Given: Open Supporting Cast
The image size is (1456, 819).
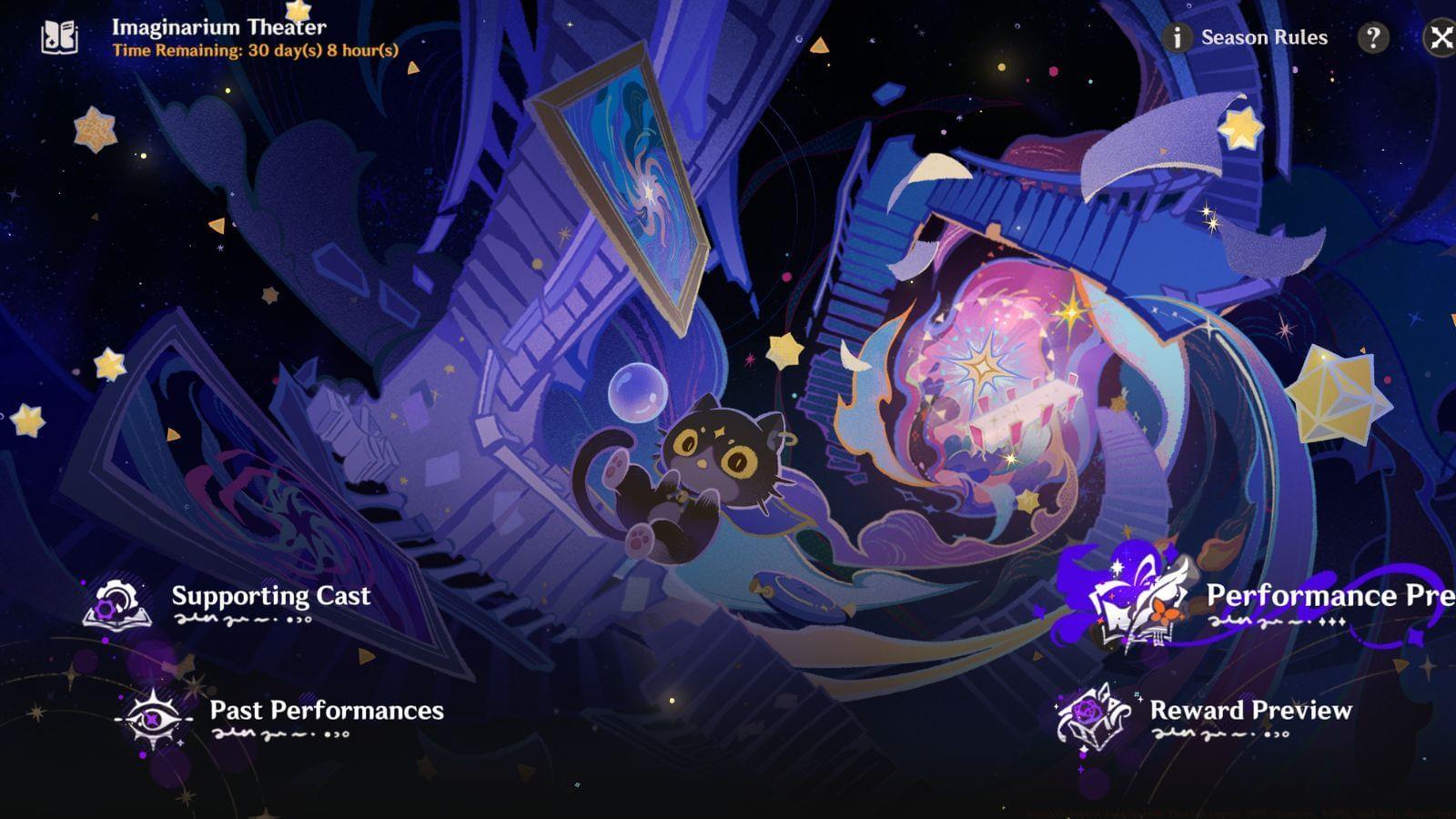Looking at the screenshot, I should (x=270, y=598).
